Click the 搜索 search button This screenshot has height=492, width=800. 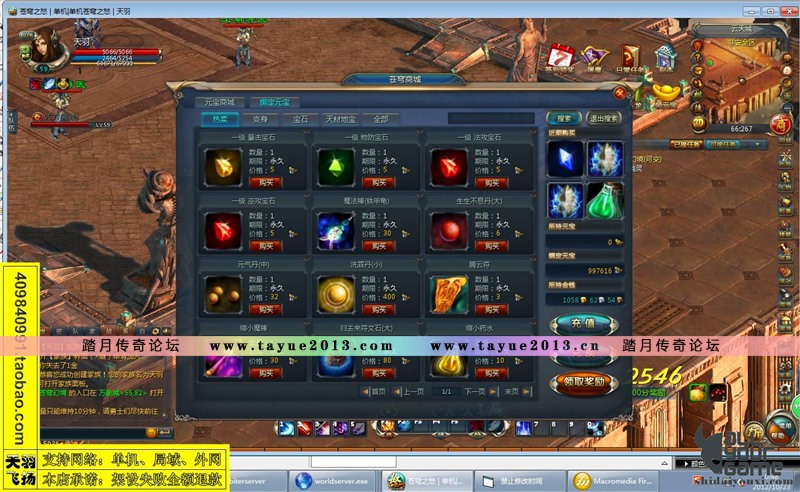pos(564,118)
